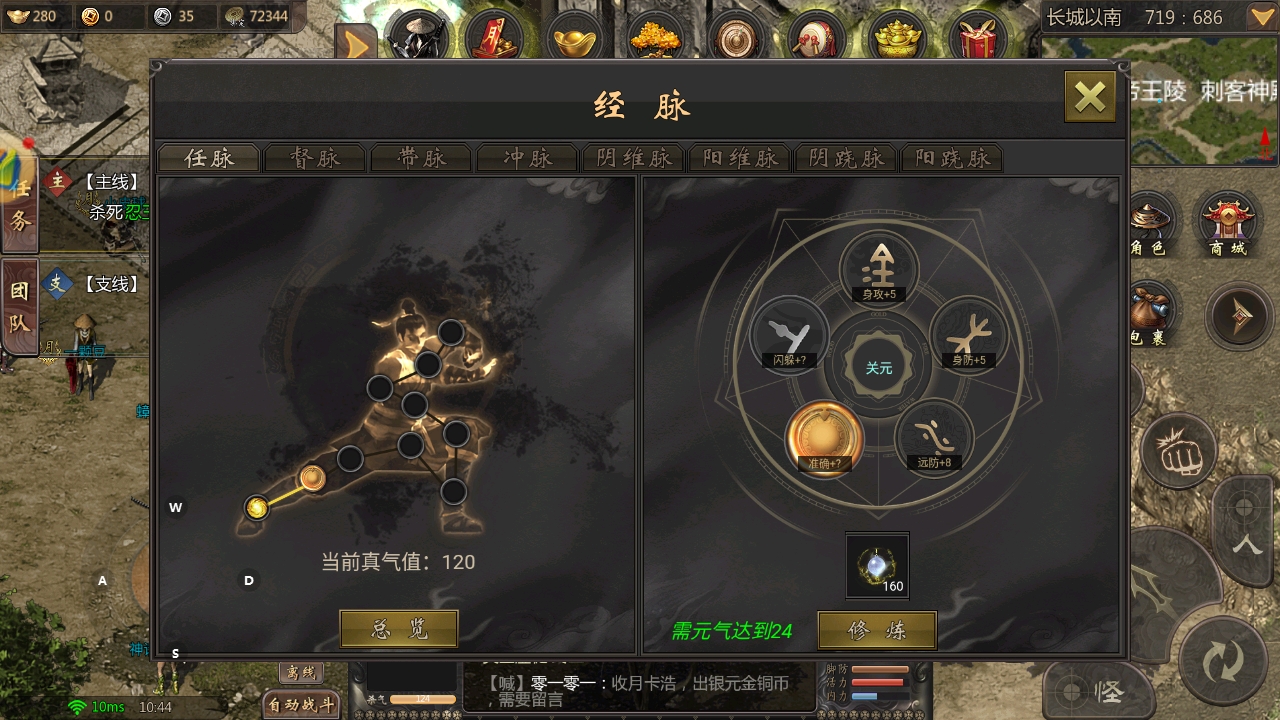Switch to the 阳跷脉 meridian tab
Image resolution: width=1280 pixels, height=720 pixels.
[951, 158]
